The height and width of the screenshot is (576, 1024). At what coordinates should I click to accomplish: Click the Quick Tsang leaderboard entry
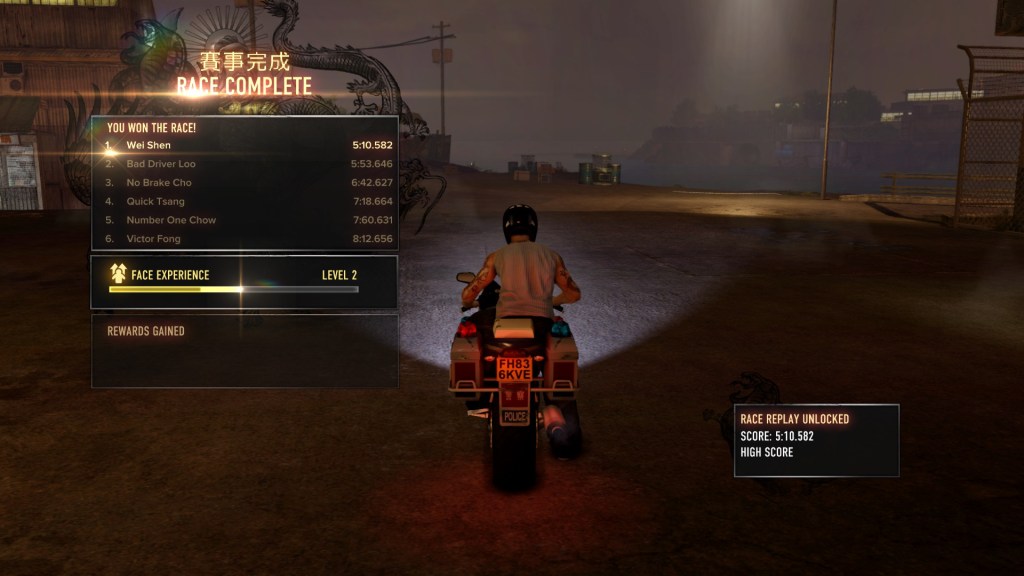245,201
